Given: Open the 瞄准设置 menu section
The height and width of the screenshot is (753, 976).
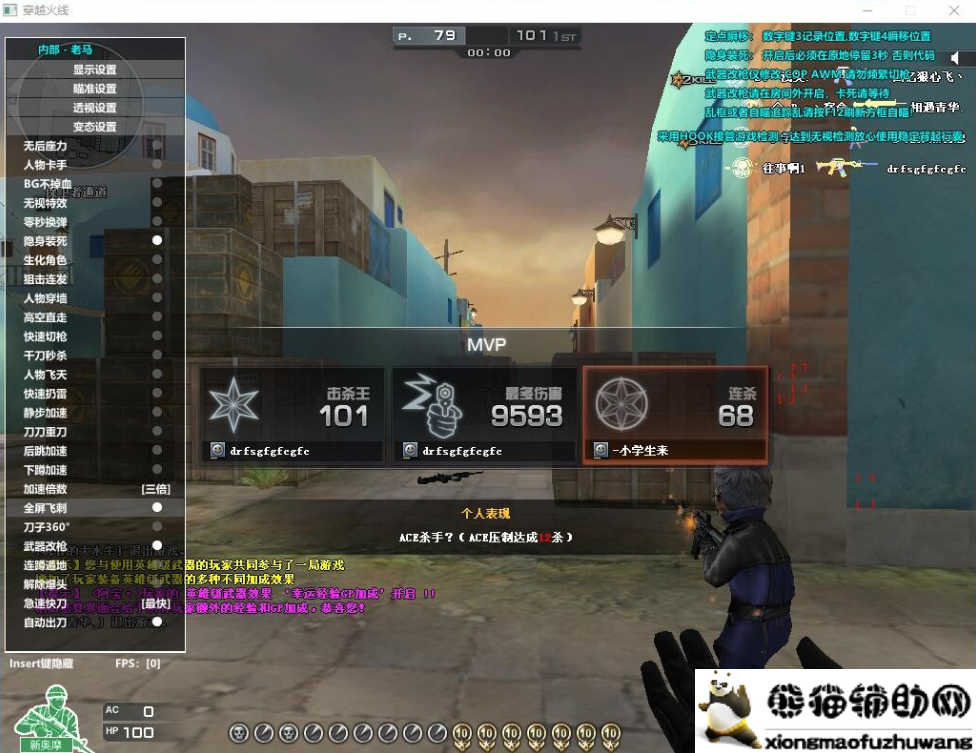Looking at the screenshot, I should pos(95,89).
